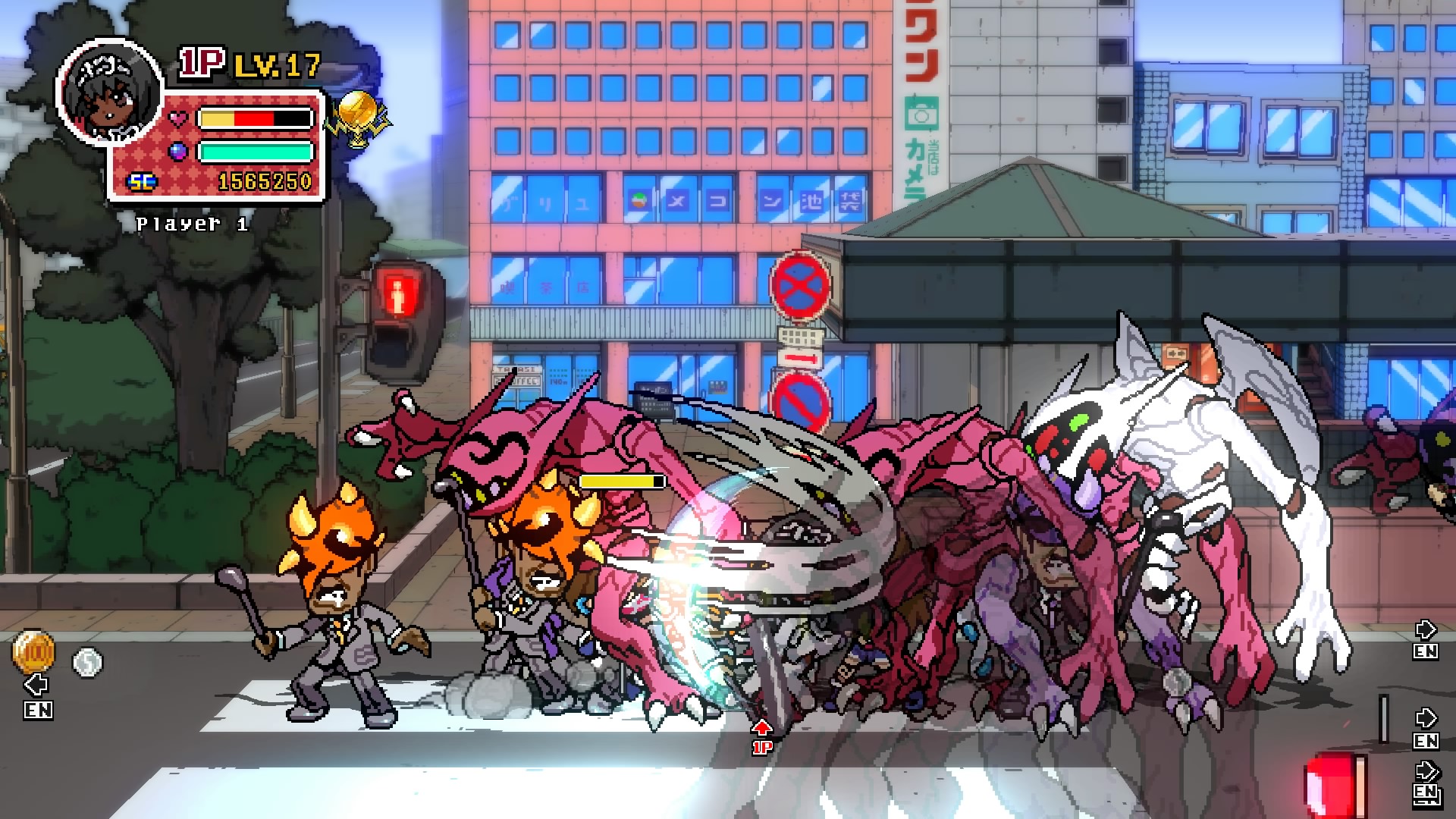Click the red 1P position marker
Image resolution: width=1456 pixels, height=819 pixels.
(761, 738)
